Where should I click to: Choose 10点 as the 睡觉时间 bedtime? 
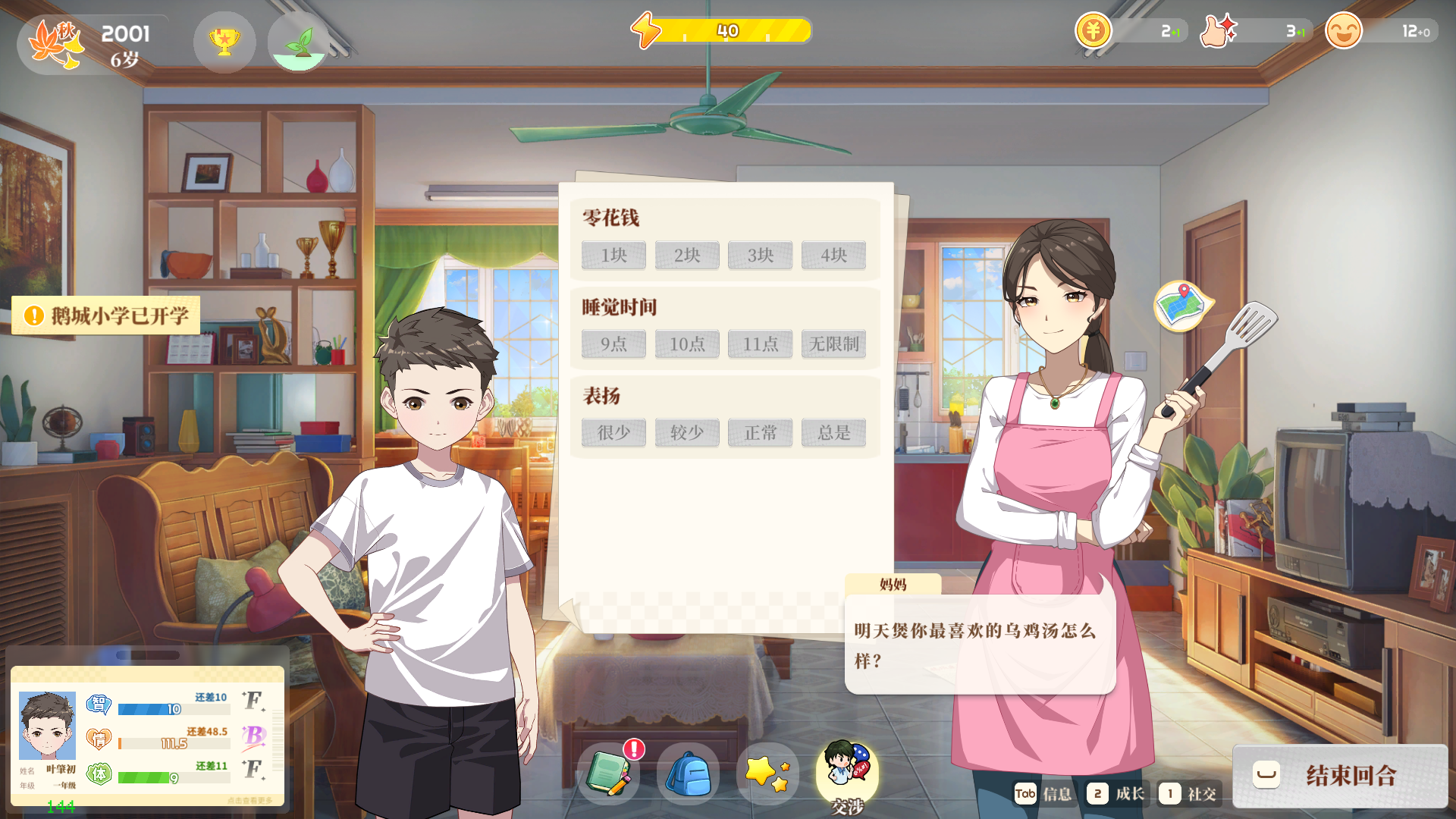coord(686,344)
